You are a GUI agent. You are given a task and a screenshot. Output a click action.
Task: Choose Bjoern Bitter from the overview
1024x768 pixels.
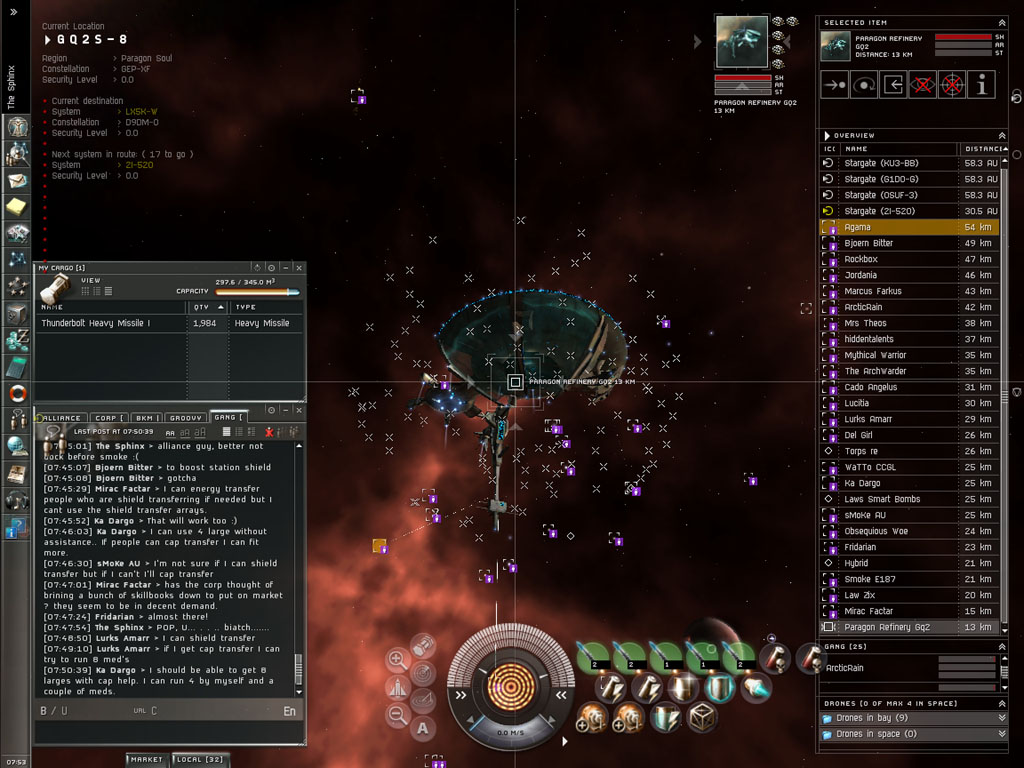[x=900, y=243]
